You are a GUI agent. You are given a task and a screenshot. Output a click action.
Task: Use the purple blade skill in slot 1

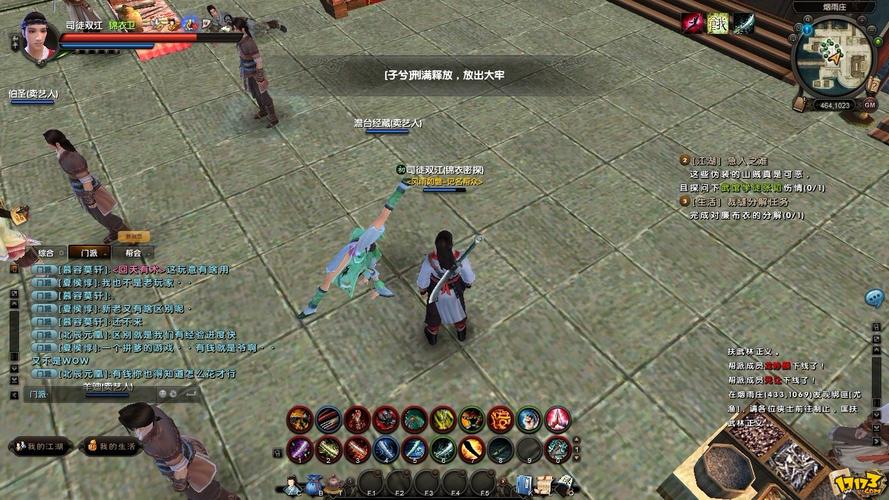[x=299, y=450]
